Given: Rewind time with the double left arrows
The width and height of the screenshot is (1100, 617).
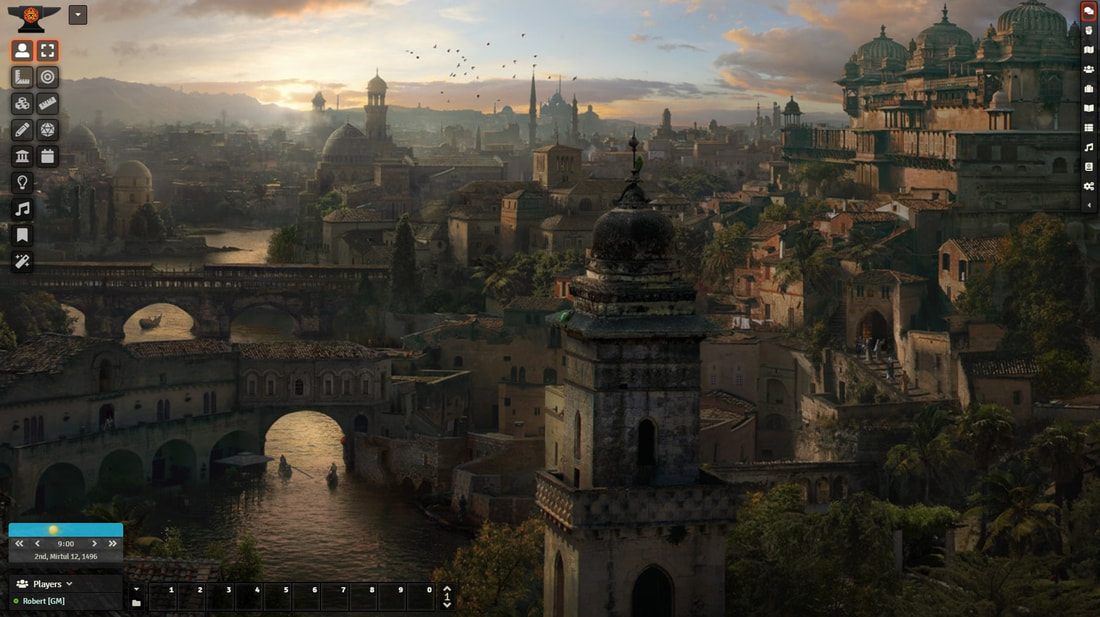Looking at the screenshot, I should (19, 544).
